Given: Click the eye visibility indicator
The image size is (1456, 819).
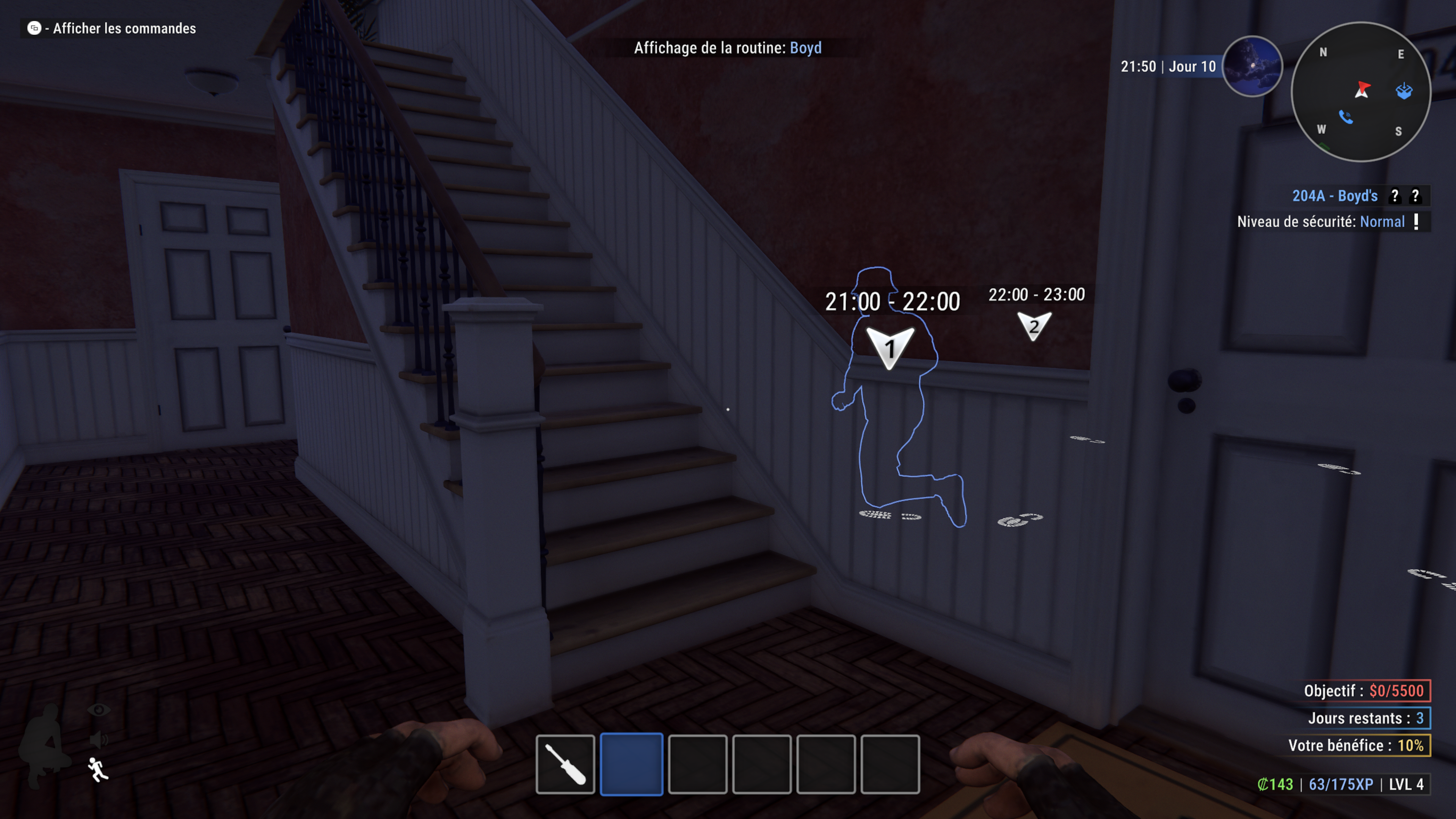Looking at the screenshot, I should click(99, 710).
